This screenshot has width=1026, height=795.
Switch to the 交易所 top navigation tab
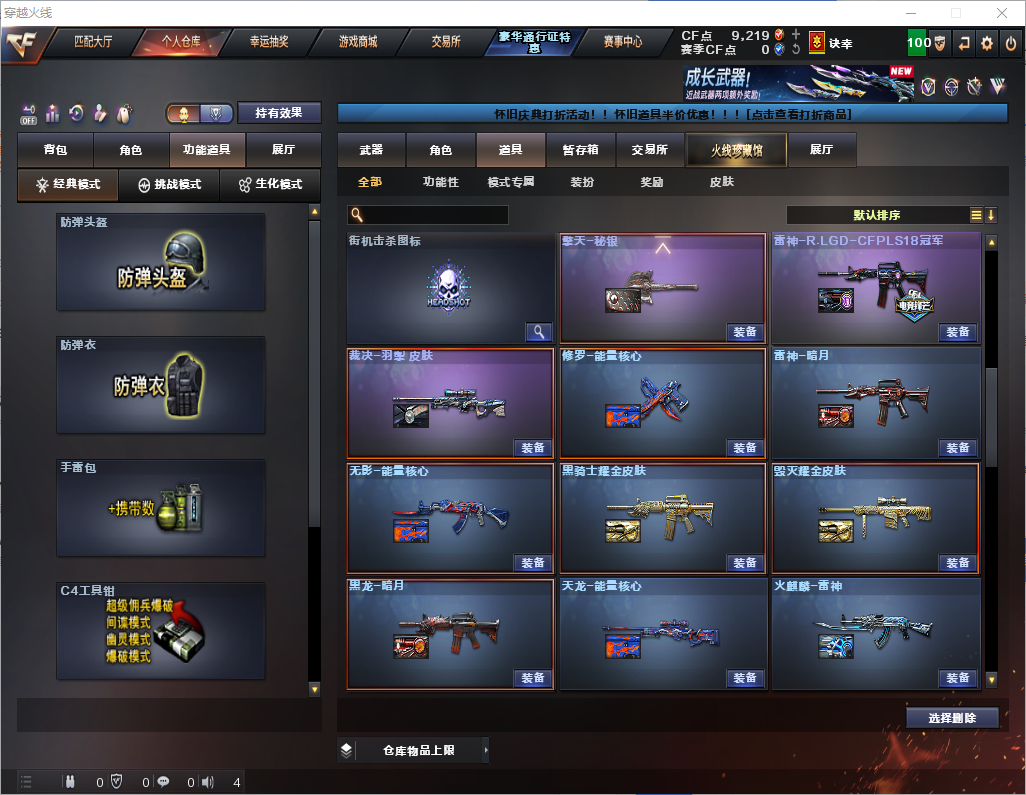coord(446,42)
